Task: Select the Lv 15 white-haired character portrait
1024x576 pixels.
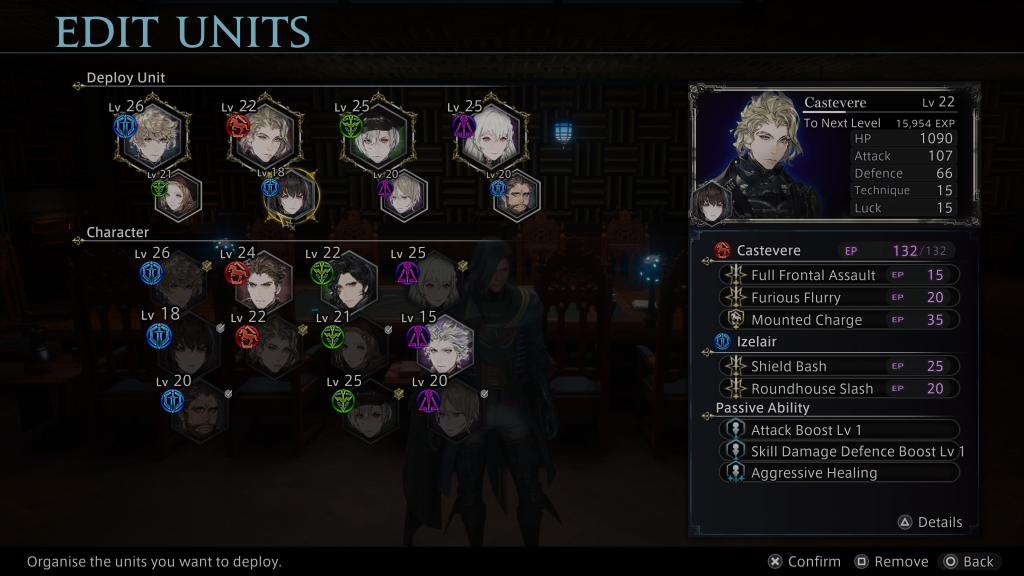Action: 443,345
